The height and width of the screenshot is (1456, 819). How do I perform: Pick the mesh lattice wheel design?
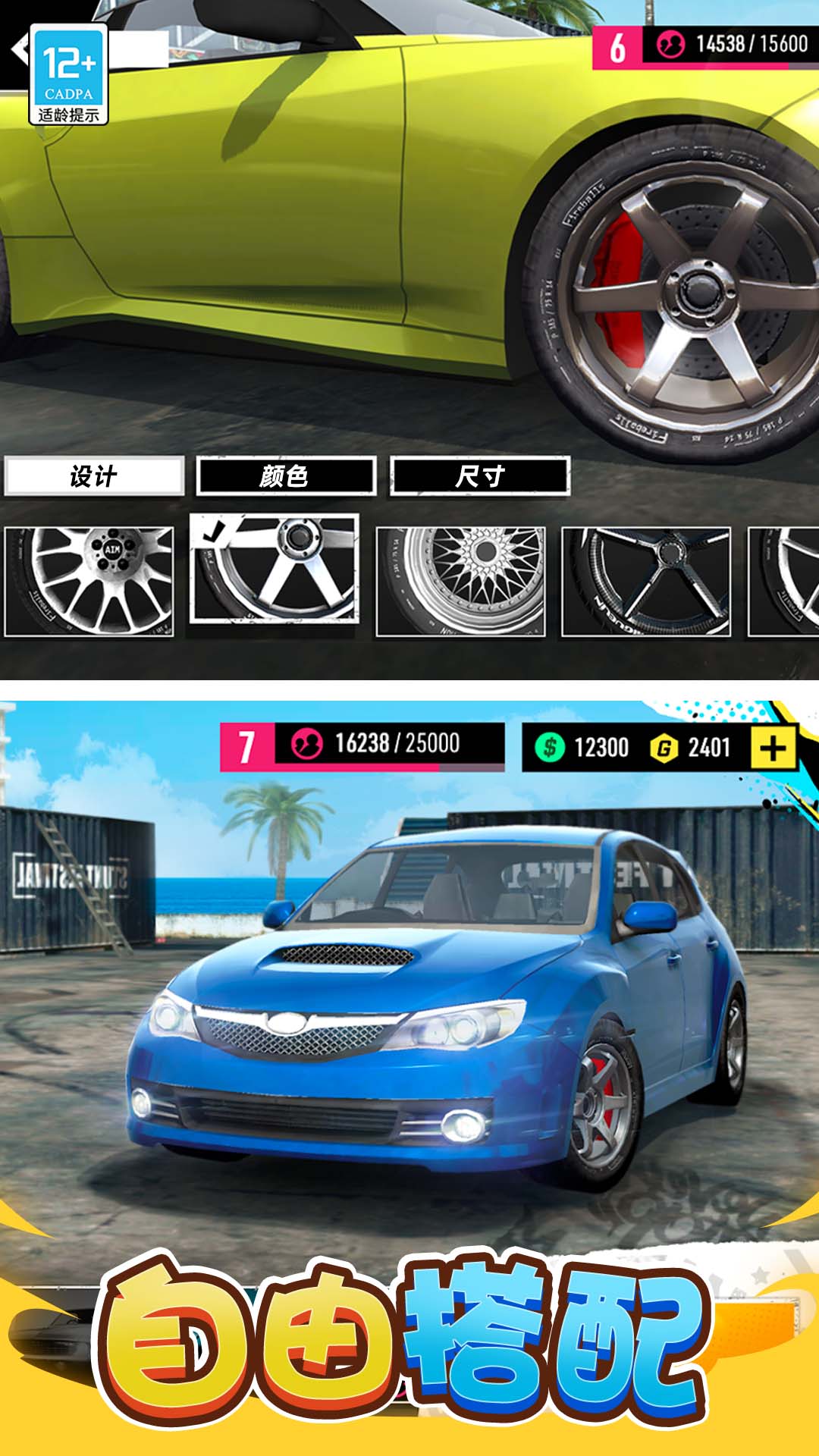point(461,581)
